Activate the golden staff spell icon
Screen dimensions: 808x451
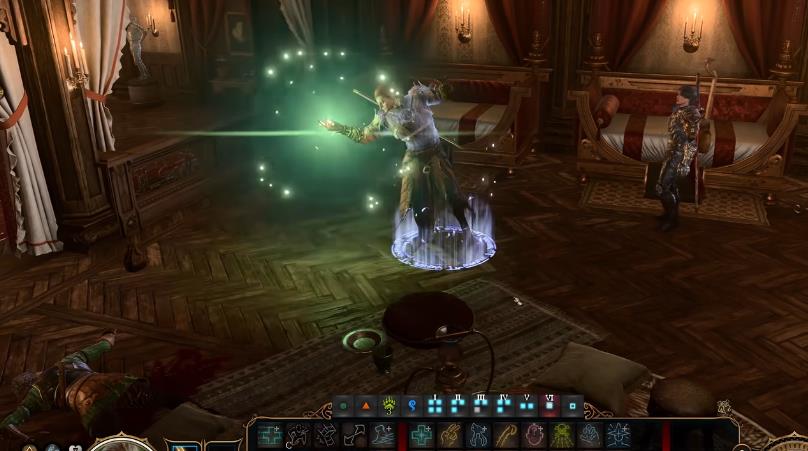click(x=507, y=435)
